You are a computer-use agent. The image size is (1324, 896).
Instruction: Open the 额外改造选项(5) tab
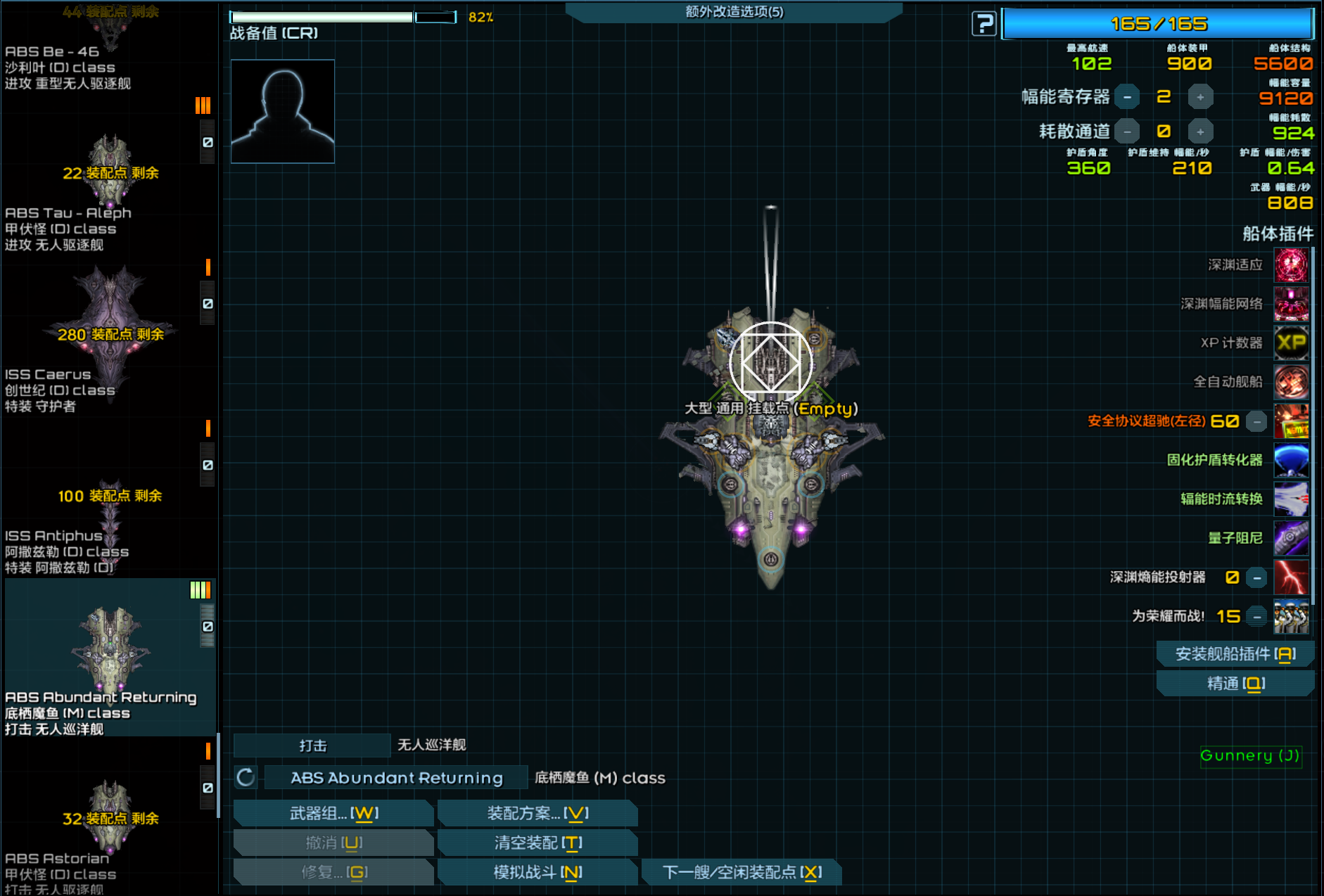[734, 12]
